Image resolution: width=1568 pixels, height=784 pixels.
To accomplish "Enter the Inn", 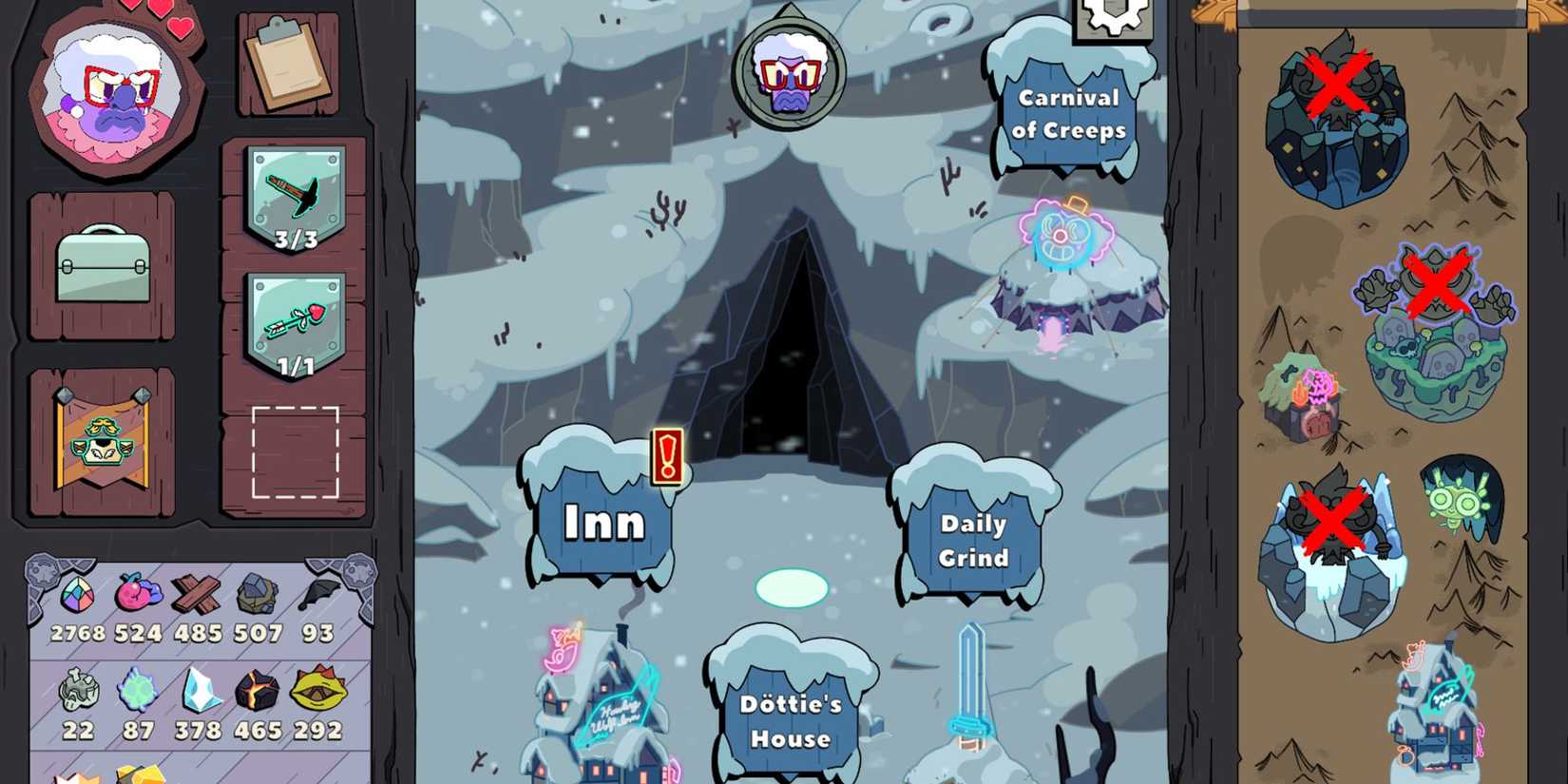I will click(600, 522).
